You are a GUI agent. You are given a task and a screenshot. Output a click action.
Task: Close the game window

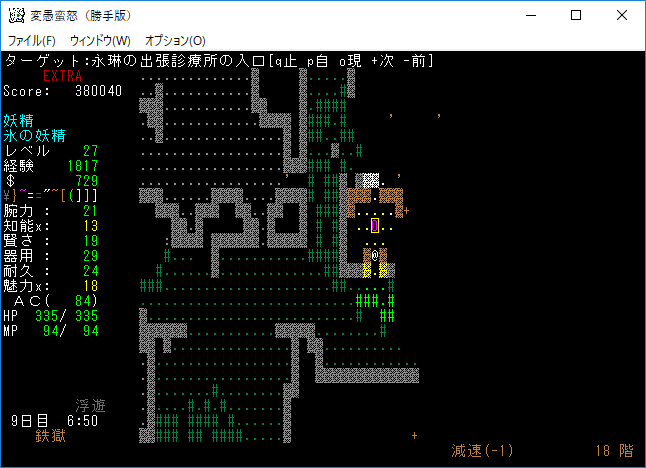tap(622, 15)
